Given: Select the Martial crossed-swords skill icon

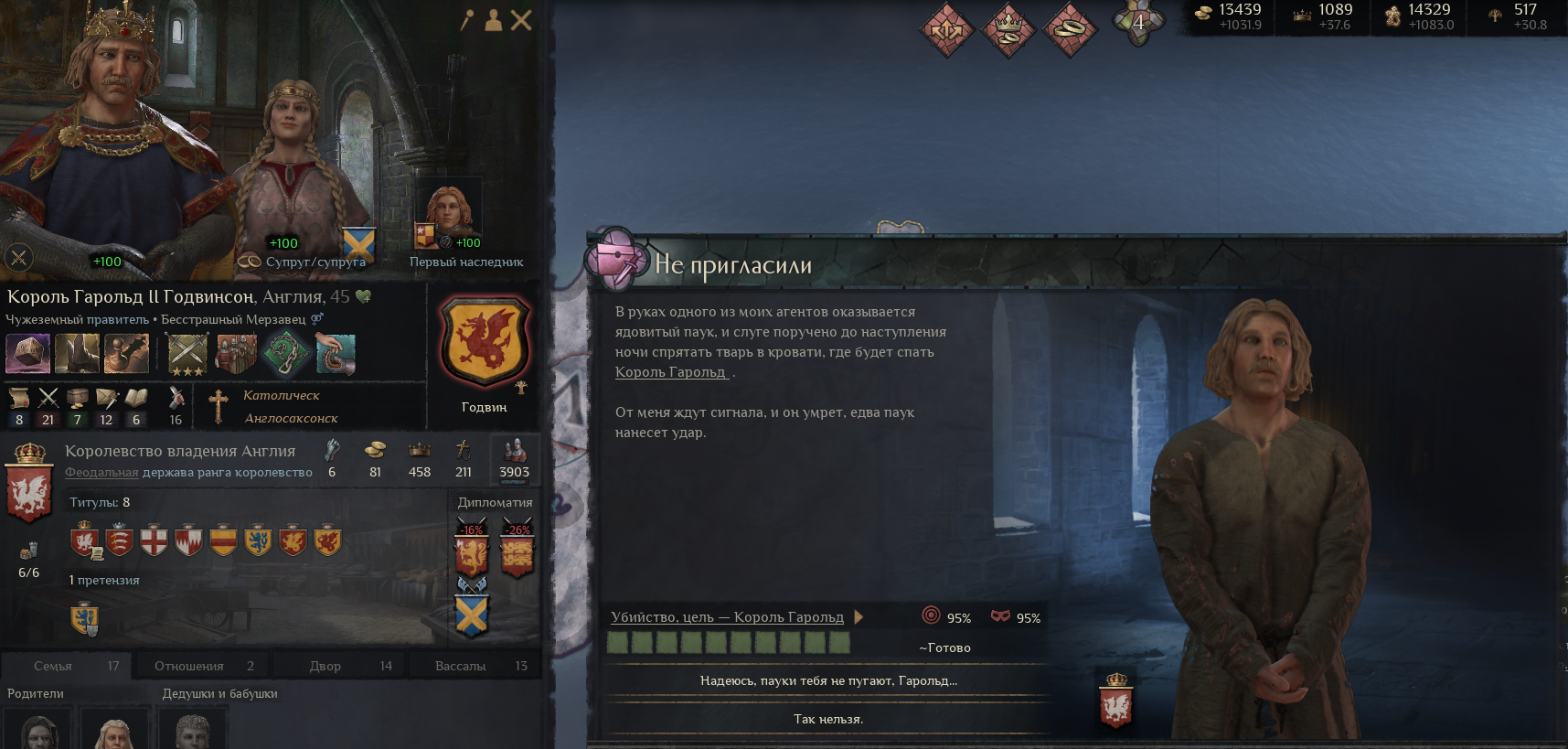Looking at the screenshot, I should pyautogui.click(x=48, y=397).
